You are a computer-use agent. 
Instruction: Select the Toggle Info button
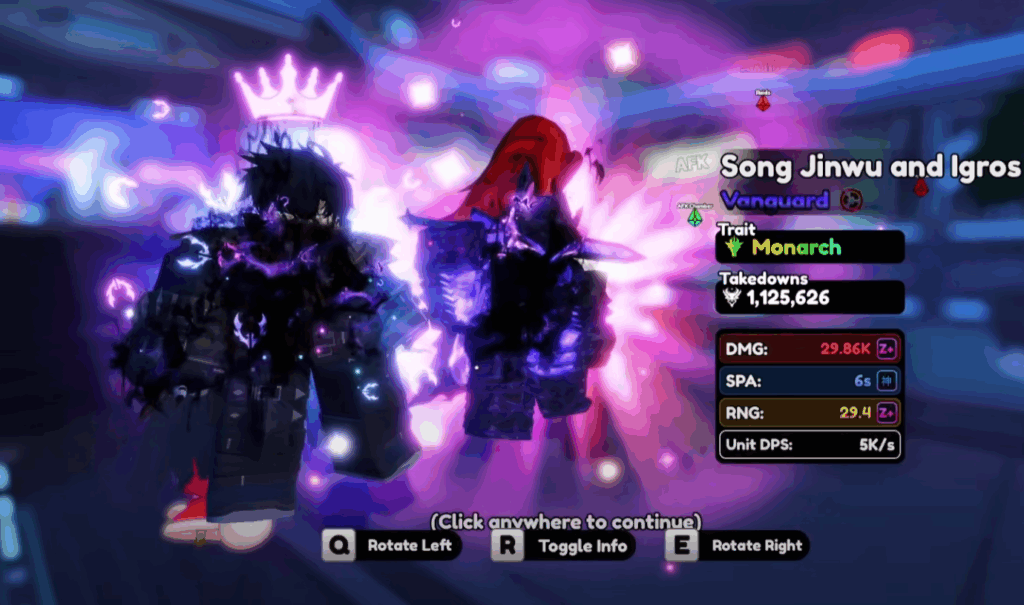[x=565, y=546]
